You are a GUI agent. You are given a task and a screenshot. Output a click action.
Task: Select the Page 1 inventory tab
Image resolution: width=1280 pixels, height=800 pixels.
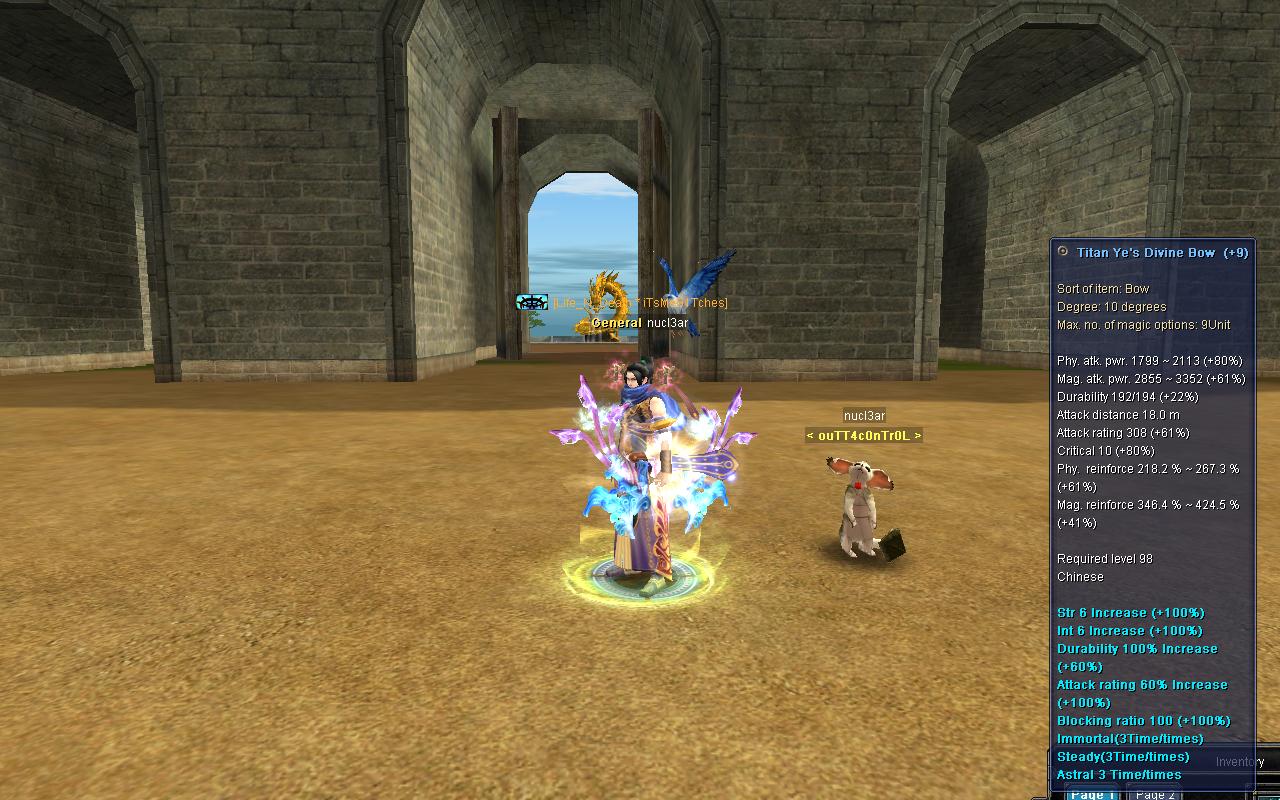click(1091, 794)
